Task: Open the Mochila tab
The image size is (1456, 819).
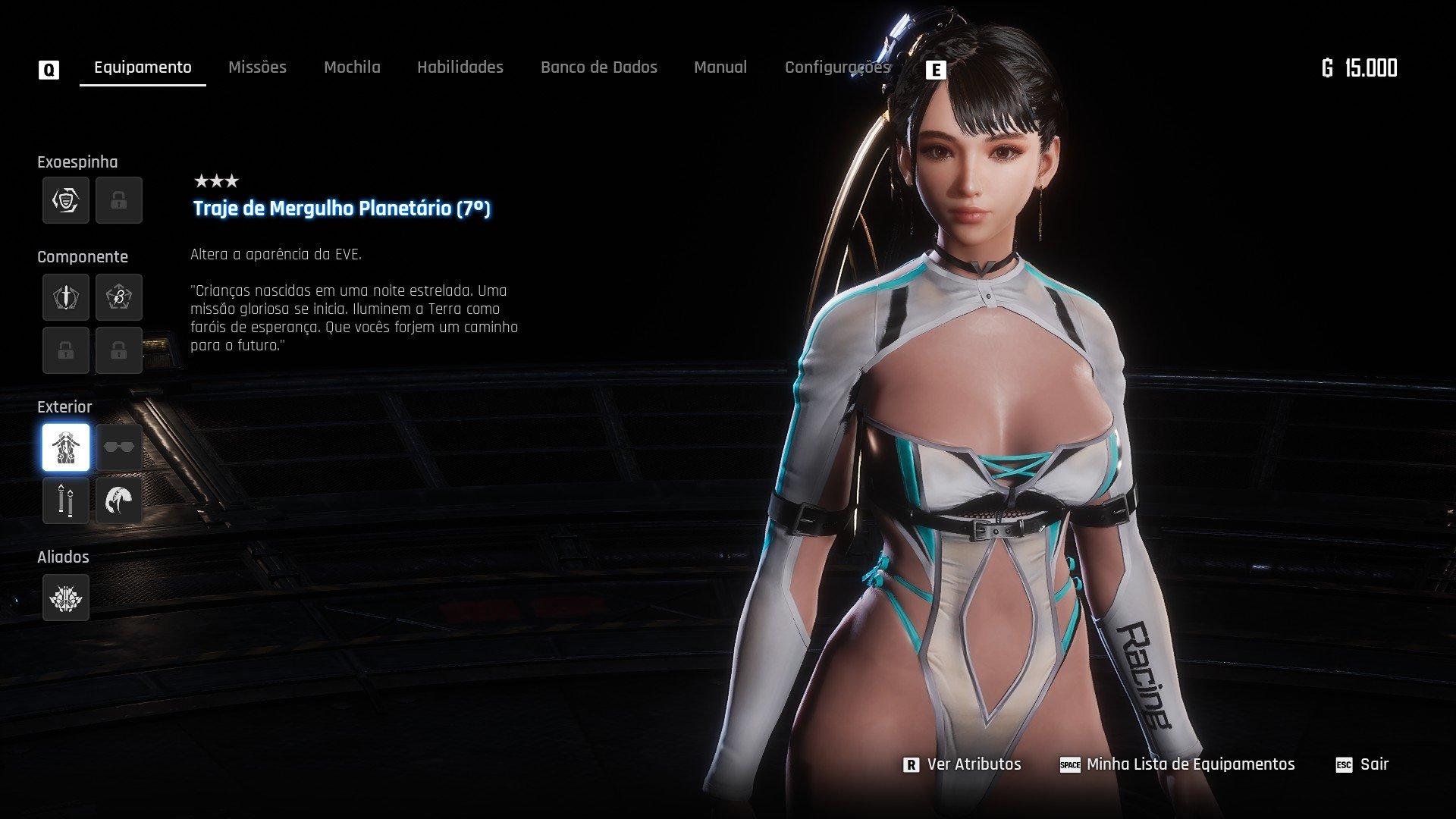Action: click(352, 67)
